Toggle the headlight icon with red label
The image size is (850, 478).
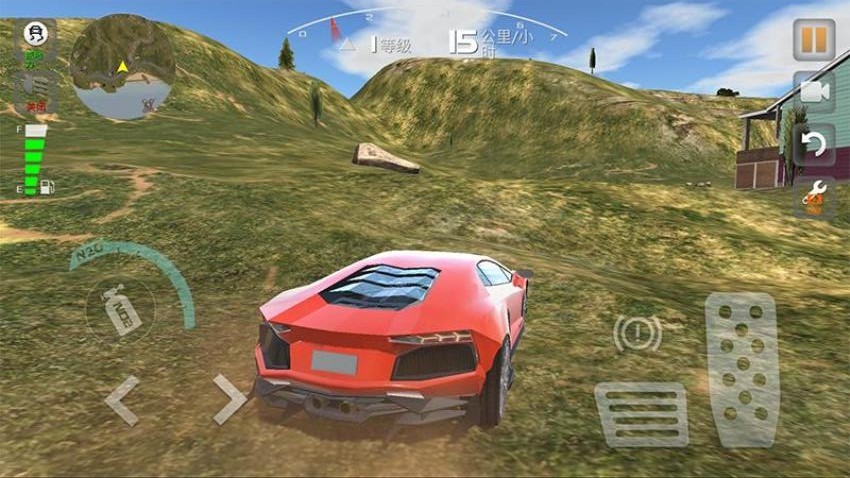pyautogui.click(x=36, y=86)
